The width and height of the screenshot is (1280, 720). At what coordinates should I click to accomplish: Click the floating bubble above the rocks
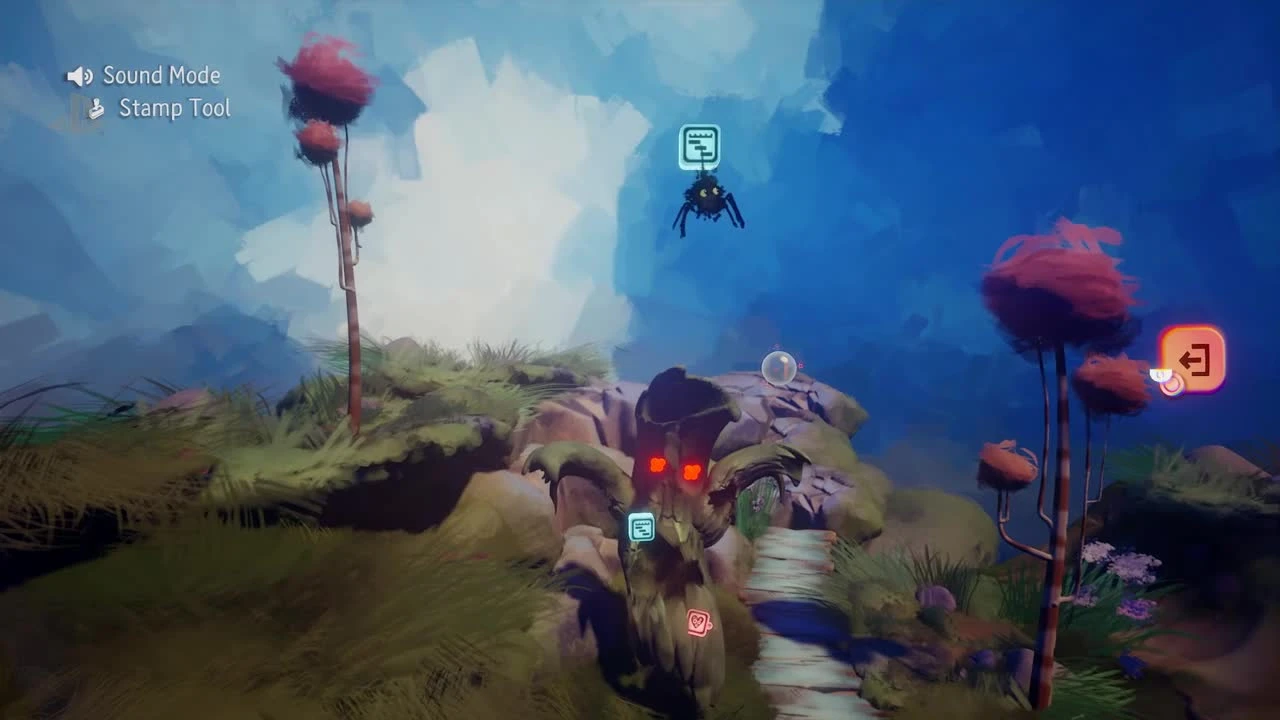pyautogui.click(x=779, y=367)
